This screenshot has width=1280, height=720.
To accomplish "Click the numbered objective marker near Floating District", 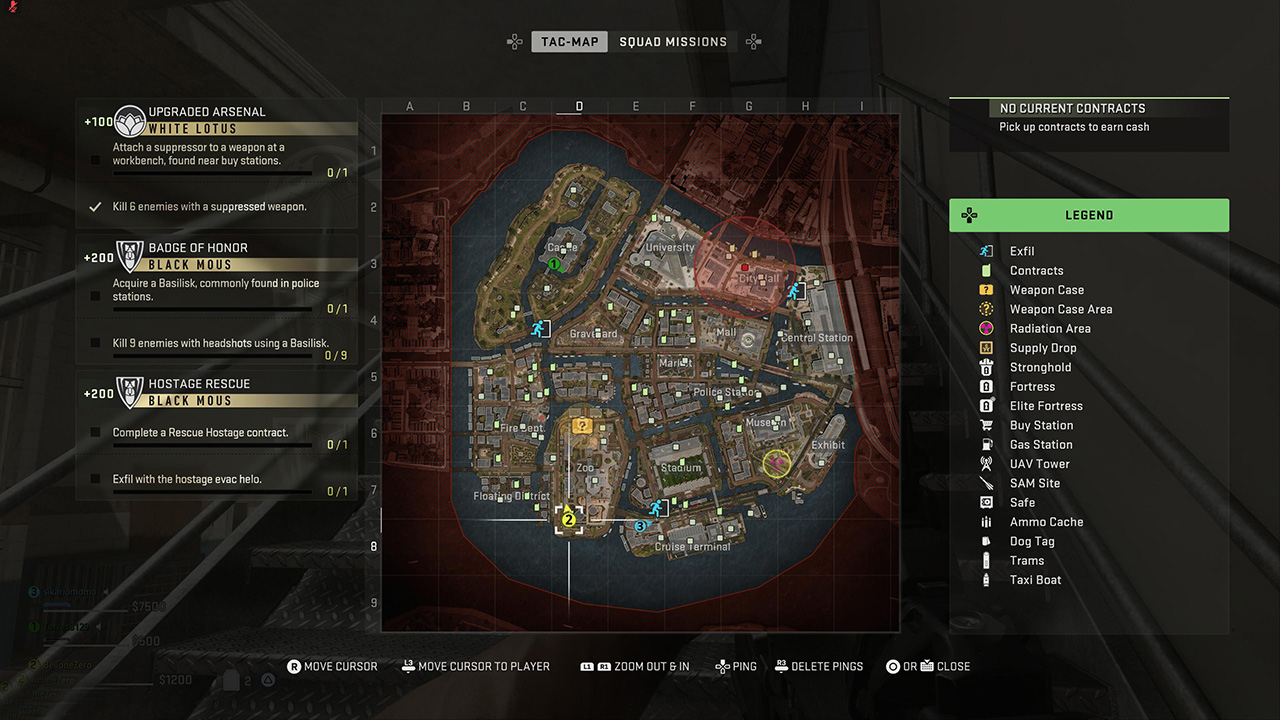I will coord(569,520).
